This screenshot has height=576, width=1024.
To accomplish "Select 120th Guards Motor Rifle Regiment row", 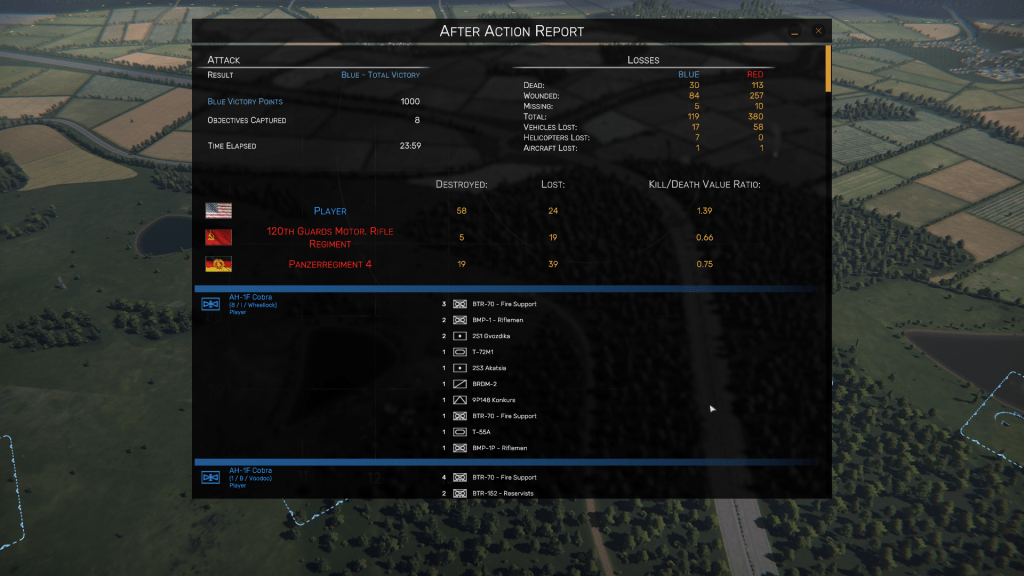I will pyautogui.click(x=330, y=237).
